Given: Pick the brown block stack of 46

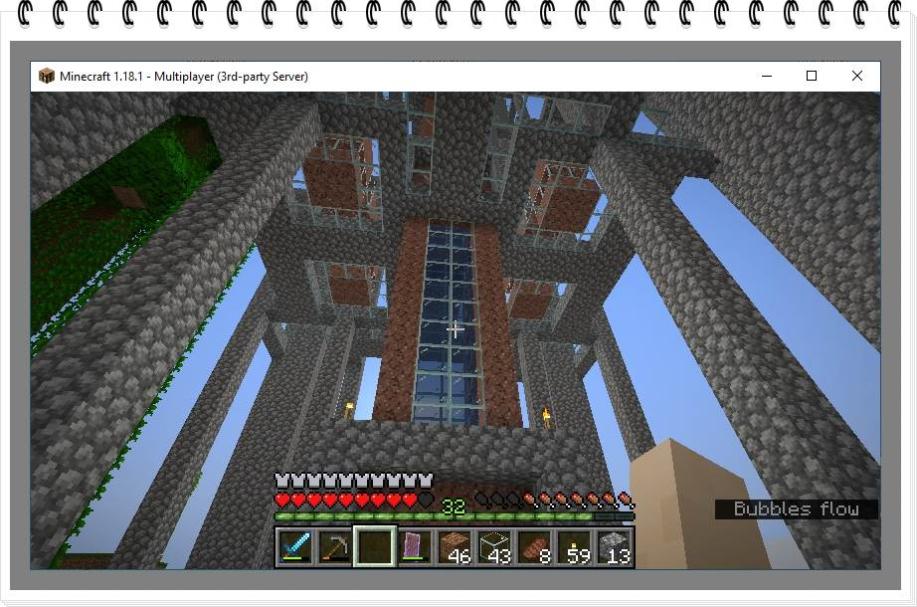Looking at the screenshot, I should [455, 547].
